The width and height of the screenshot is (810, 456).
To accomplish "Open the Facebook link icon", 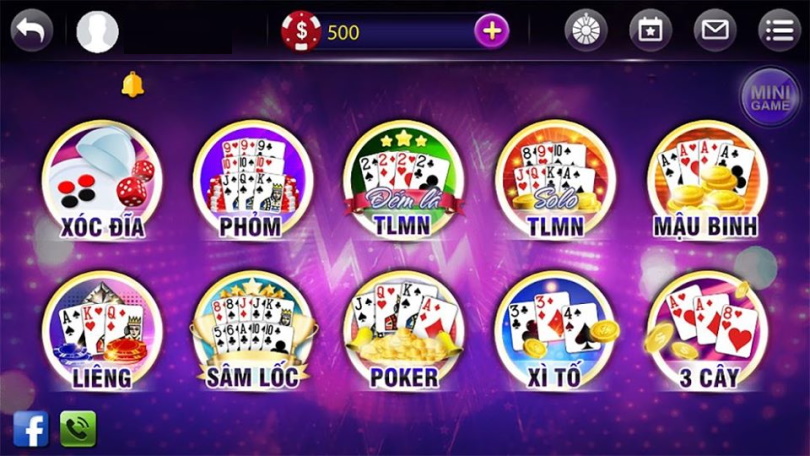I will pos(31,429).
